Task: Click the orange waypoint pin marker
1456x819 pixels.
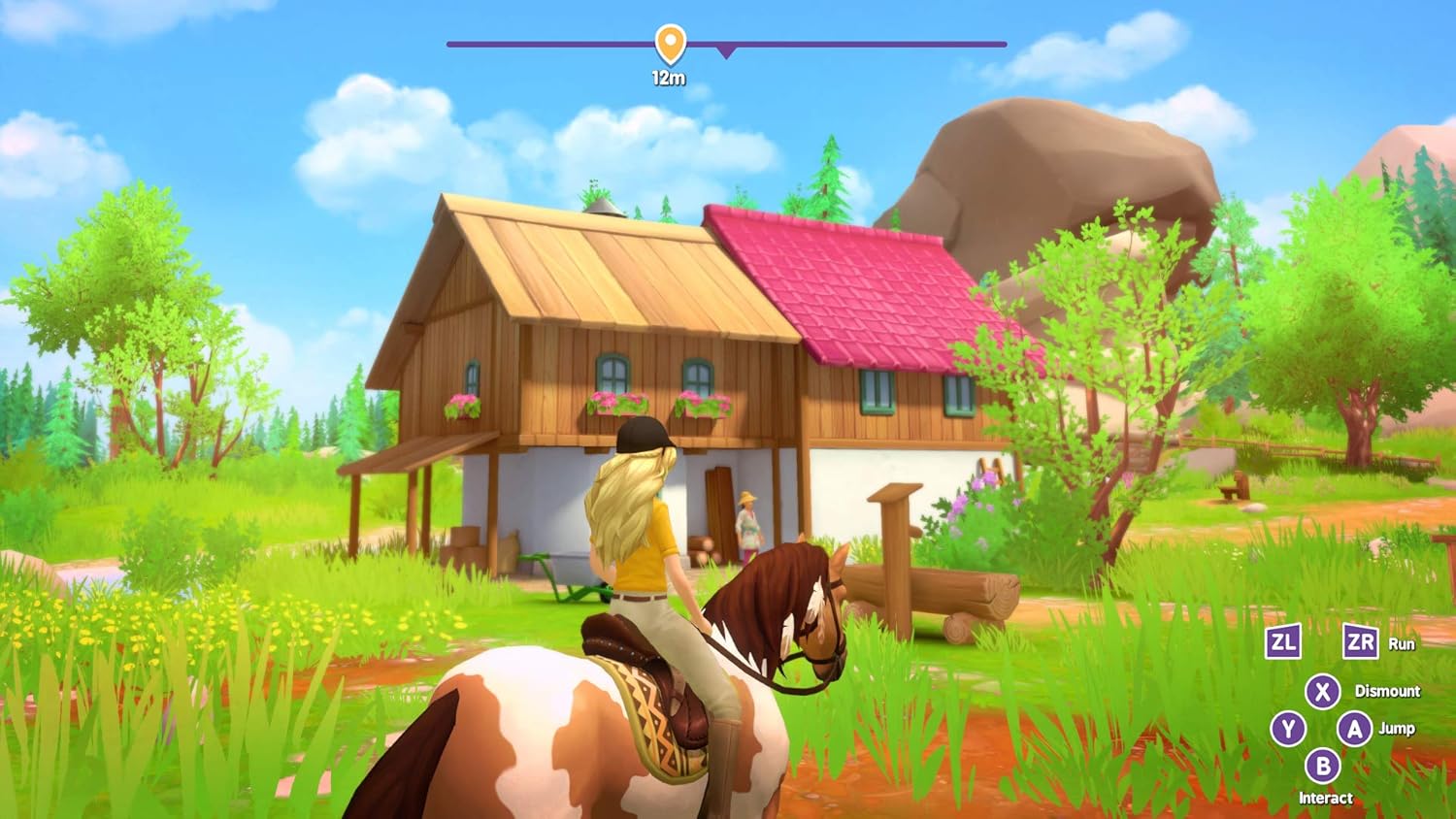Action: [x=669, y=41]
